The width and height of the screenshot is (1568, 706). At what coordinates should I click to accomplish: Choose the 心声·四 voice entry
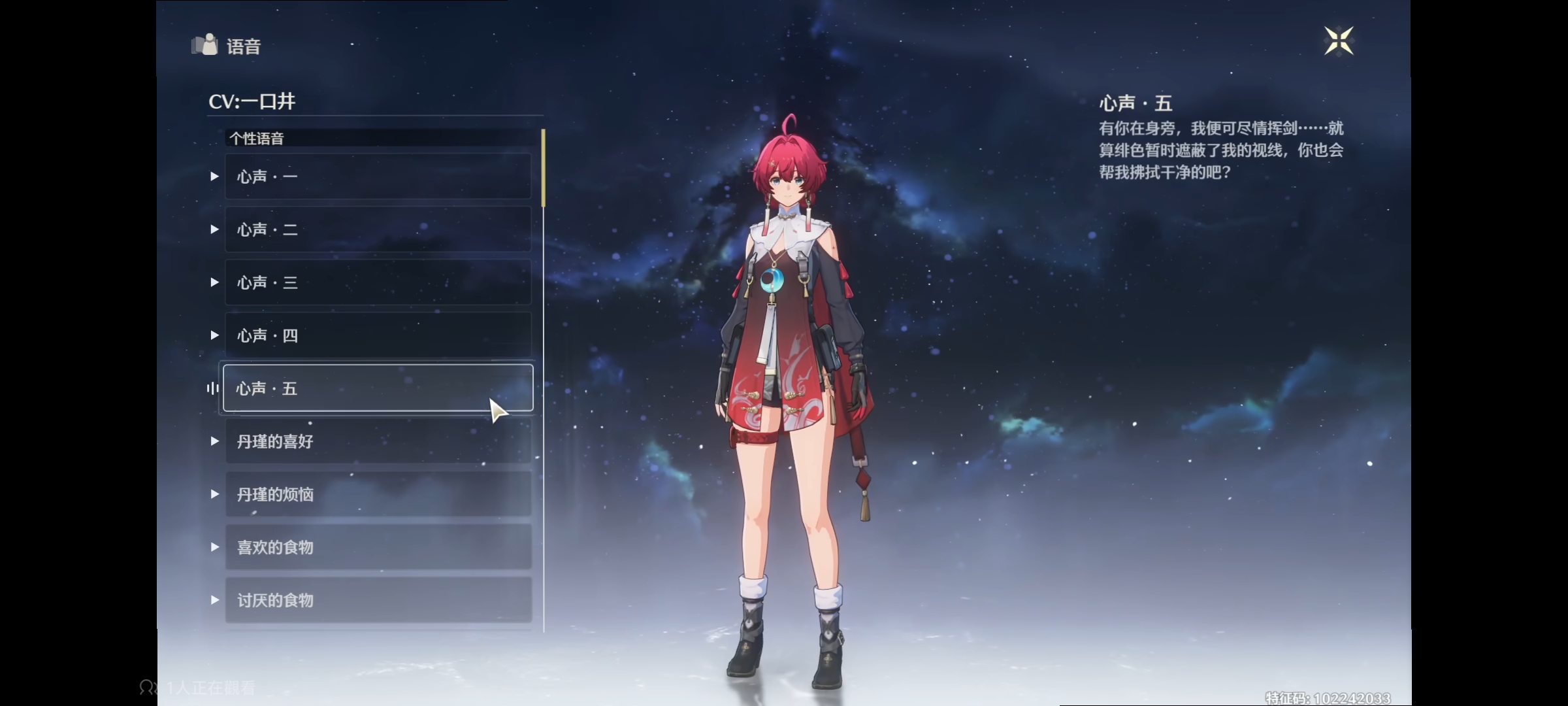(378, 335)
